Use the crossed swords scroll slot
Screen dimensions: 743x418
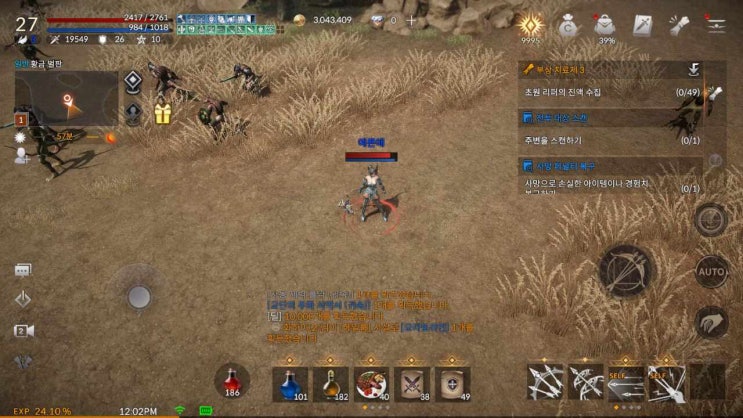(412, 383)
